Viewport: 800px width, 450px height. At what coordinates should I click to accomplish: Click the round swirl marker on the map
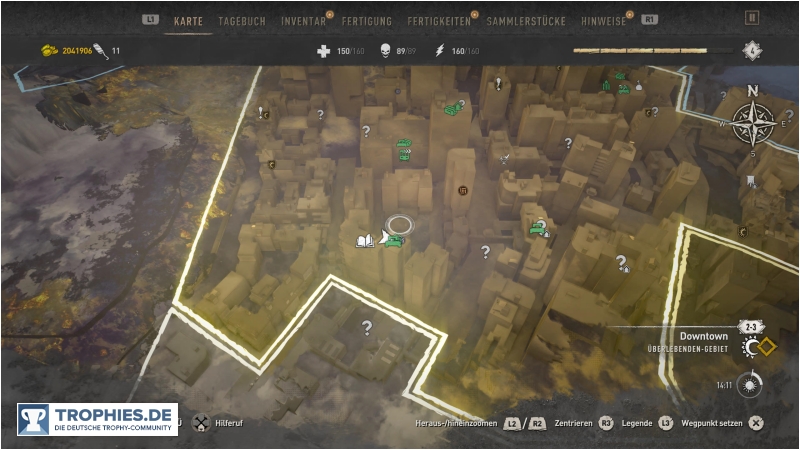pos(462,191)
